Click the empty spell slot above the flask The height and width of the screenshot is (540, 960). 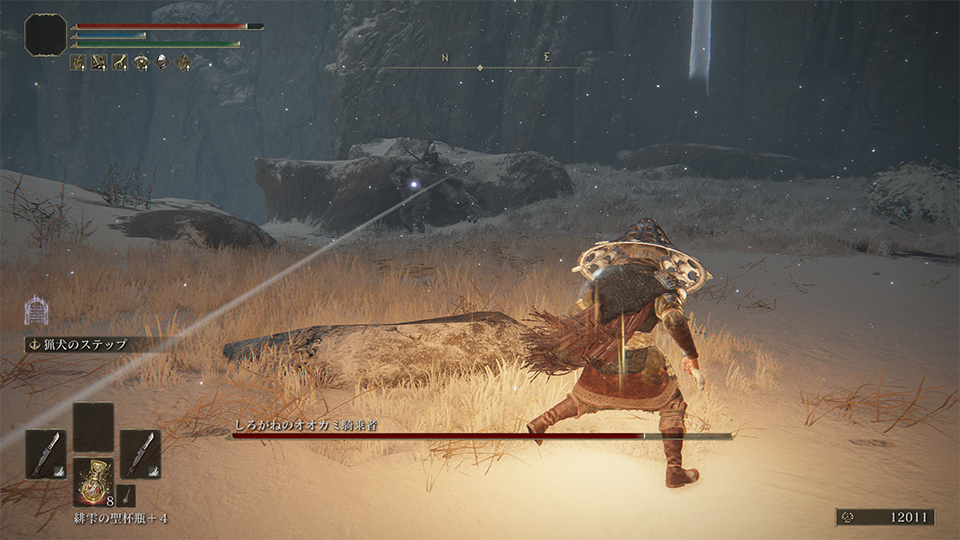coord(93,427)
